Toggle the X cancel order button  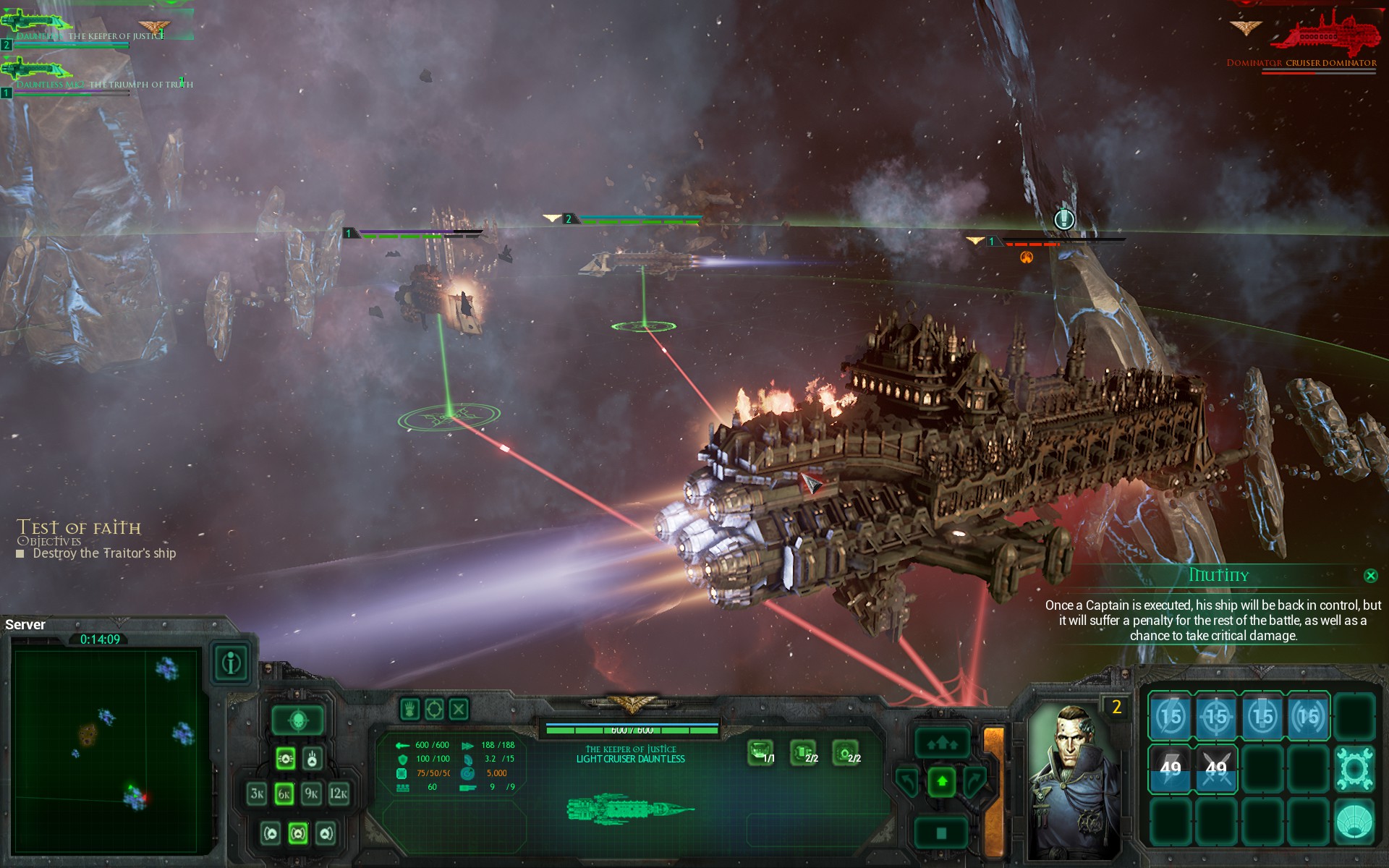pos(459,709)
